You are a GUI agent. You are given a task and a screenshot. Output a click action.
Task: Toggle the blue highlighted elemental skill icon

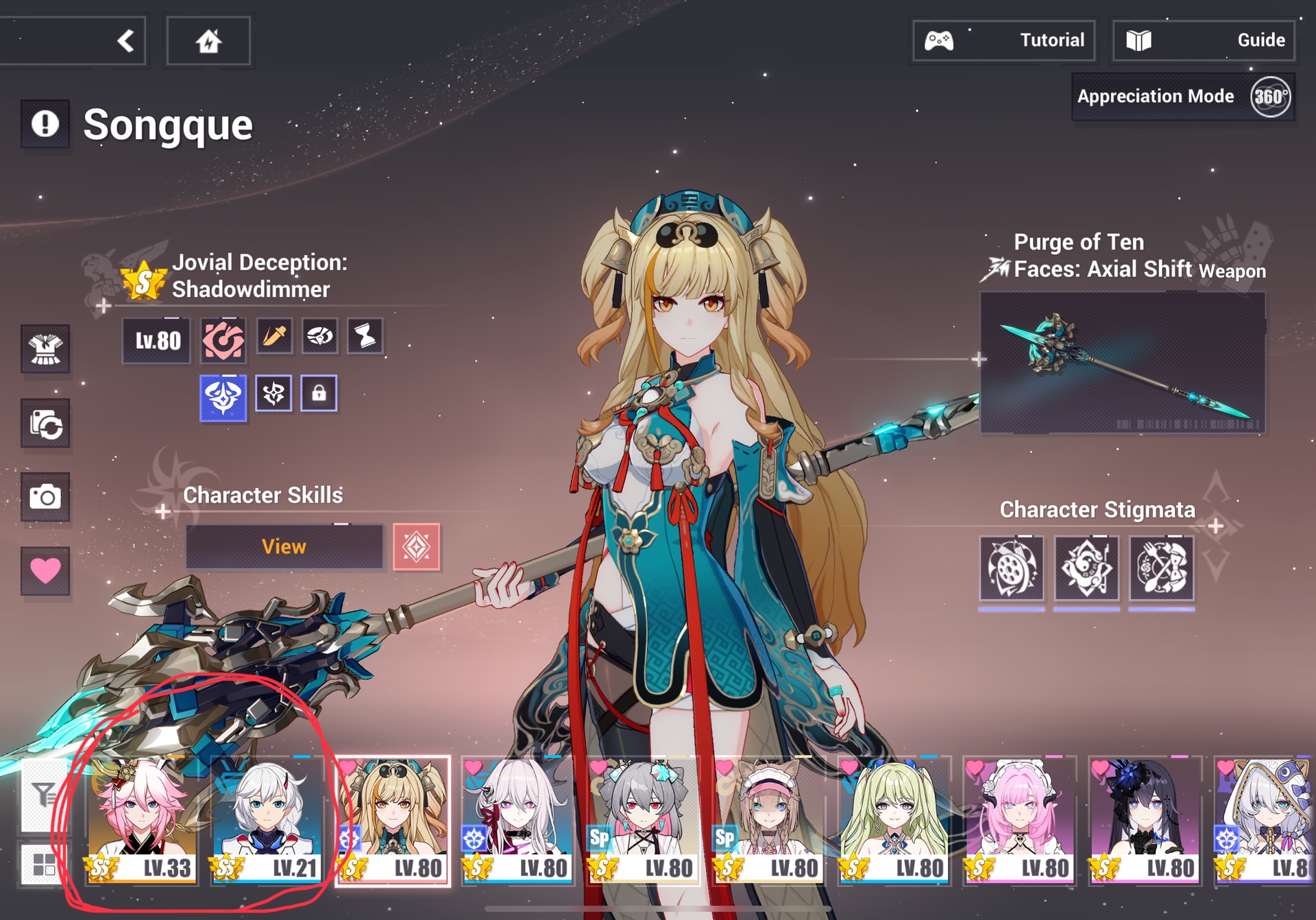click(x=223, y=393)
